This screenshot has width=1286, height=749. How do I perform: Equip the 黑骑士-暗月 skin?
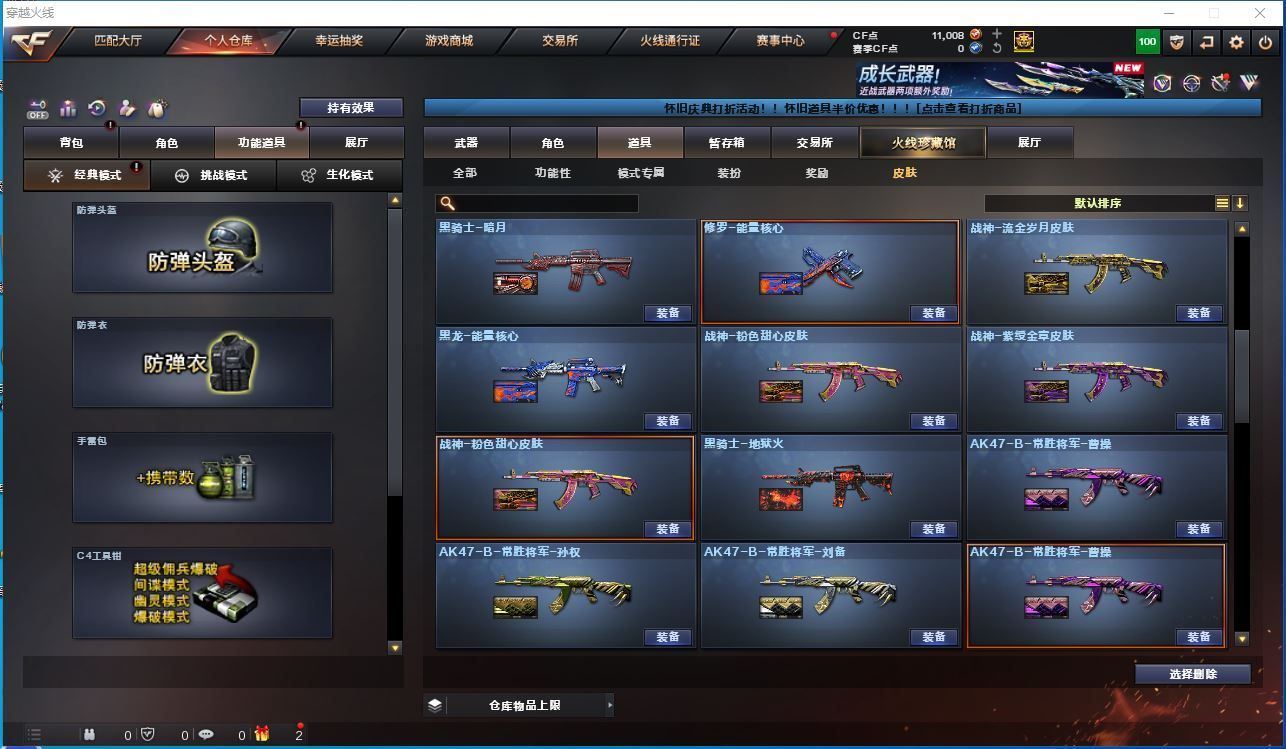pos(668,313)
